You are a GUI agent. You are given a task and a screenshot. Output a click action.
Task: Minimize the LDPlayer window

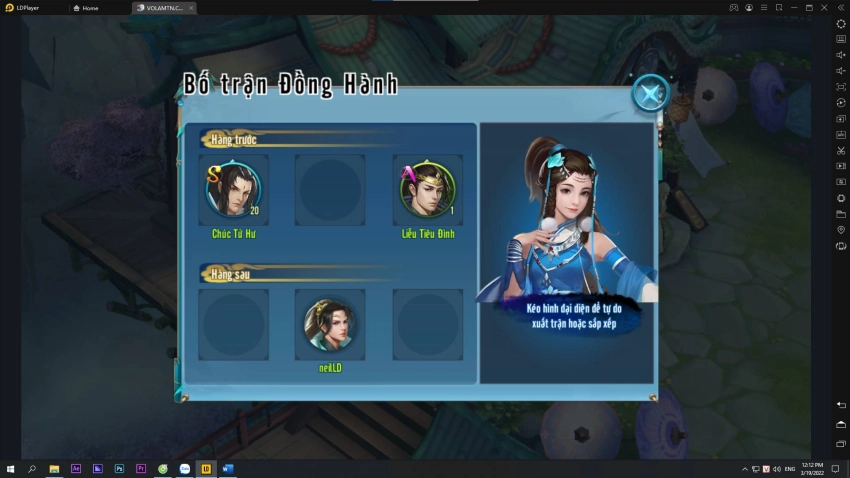(x=794, y=7)
